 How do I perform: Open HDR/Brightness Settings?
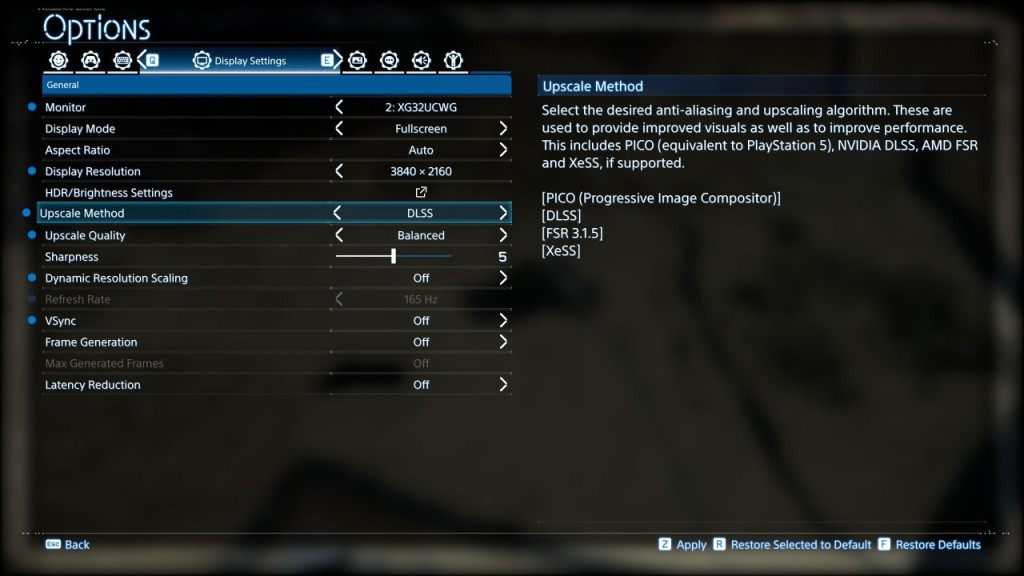coord(421,193)
